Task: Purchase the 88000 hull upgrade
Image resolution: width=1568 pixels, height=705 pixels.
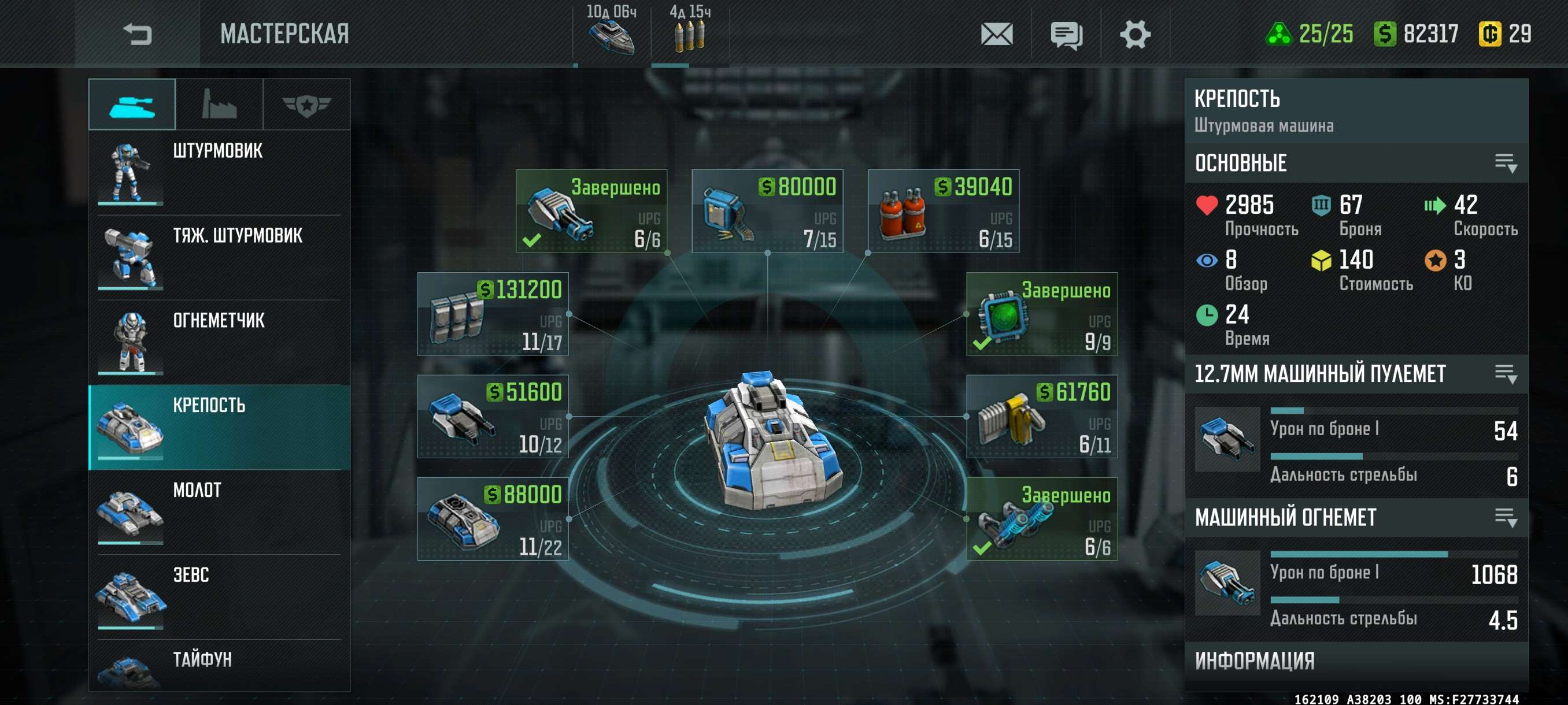Action: click(493, 519)
